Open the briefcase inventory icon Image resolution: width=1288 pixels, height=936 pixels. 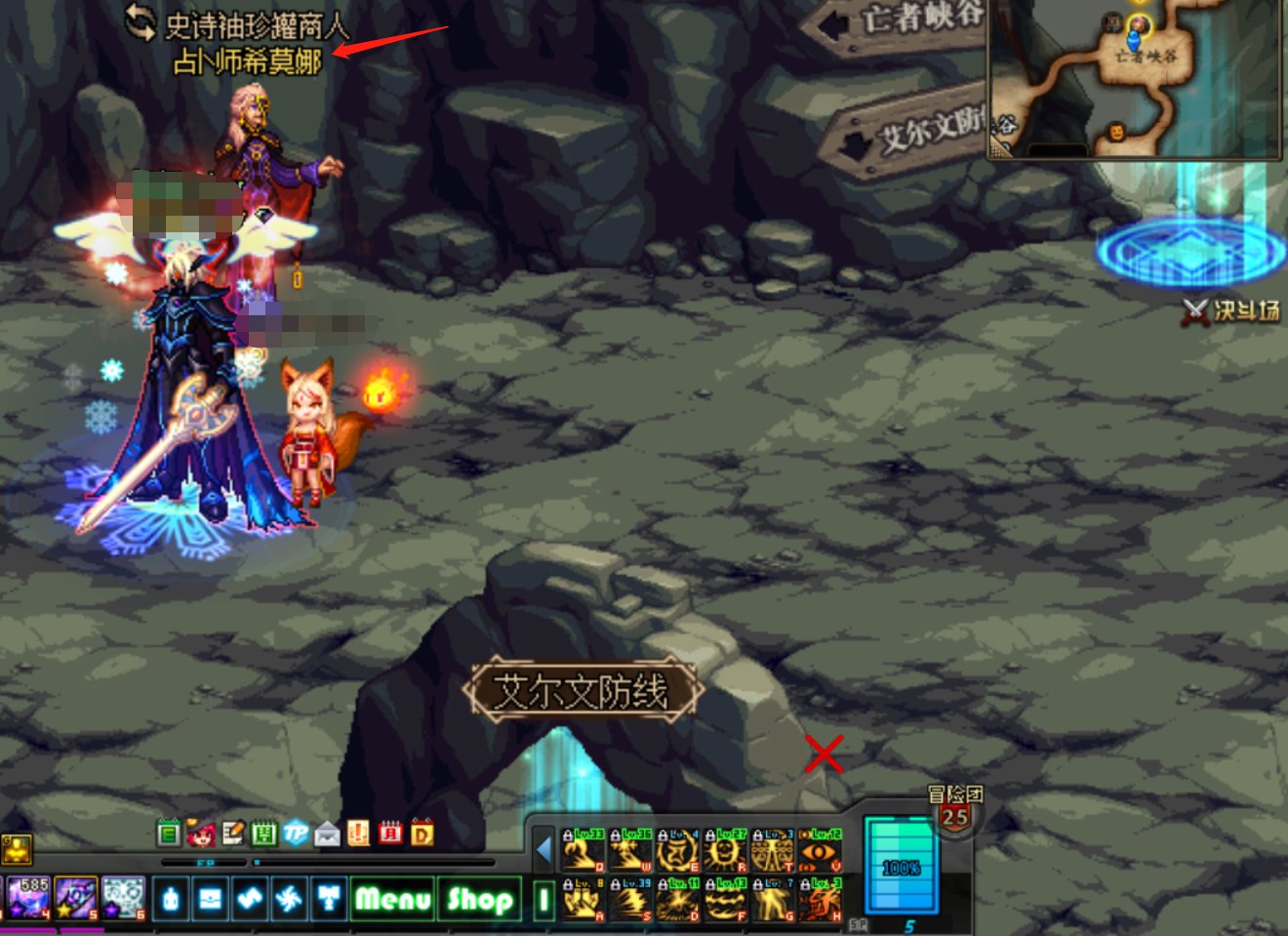210,898
